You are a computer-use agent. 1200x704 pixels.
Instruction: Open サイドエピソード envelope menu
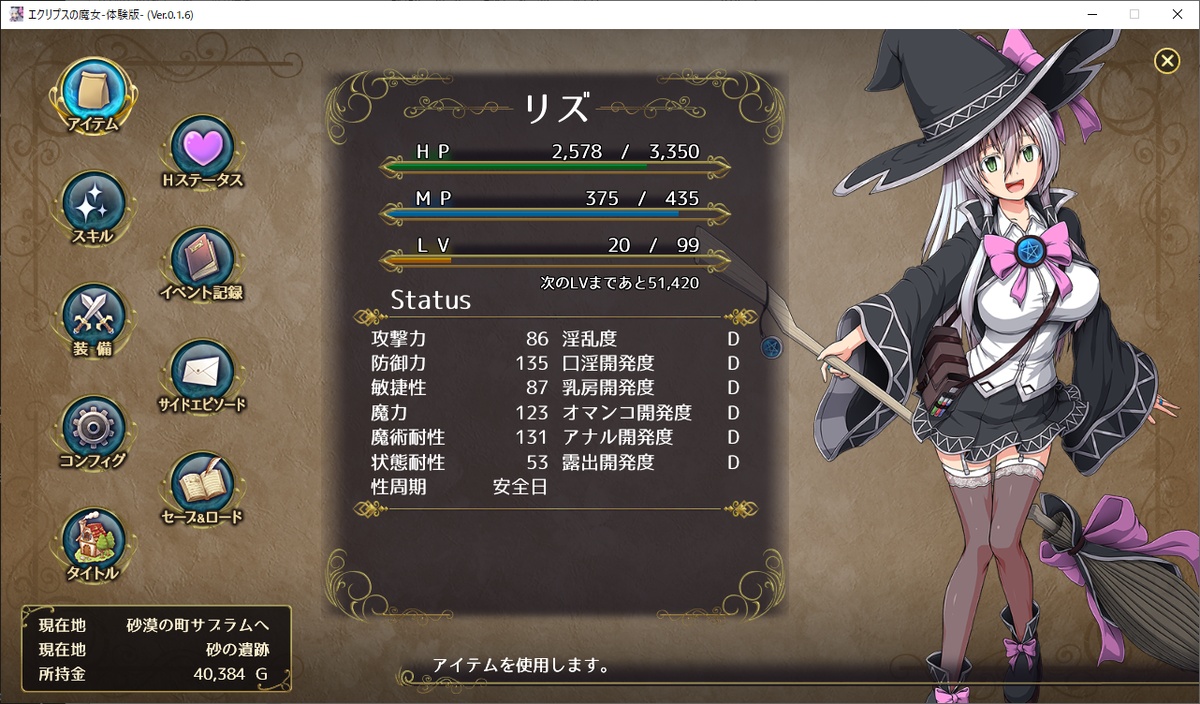[x=203, y=373]
